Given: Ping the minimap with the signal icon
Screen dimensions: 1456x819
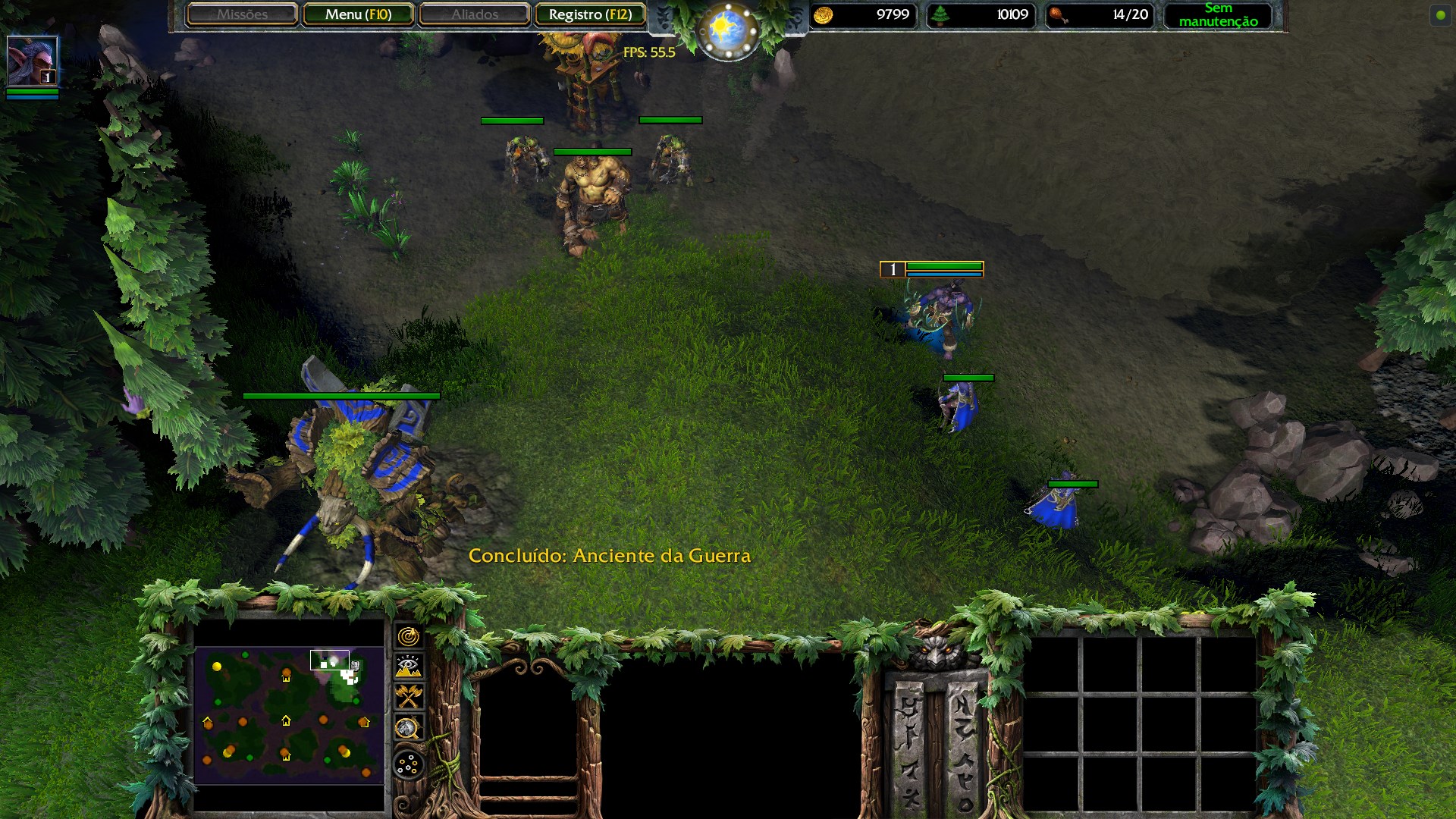Looking at the screenshot, I should pos(409,636).
